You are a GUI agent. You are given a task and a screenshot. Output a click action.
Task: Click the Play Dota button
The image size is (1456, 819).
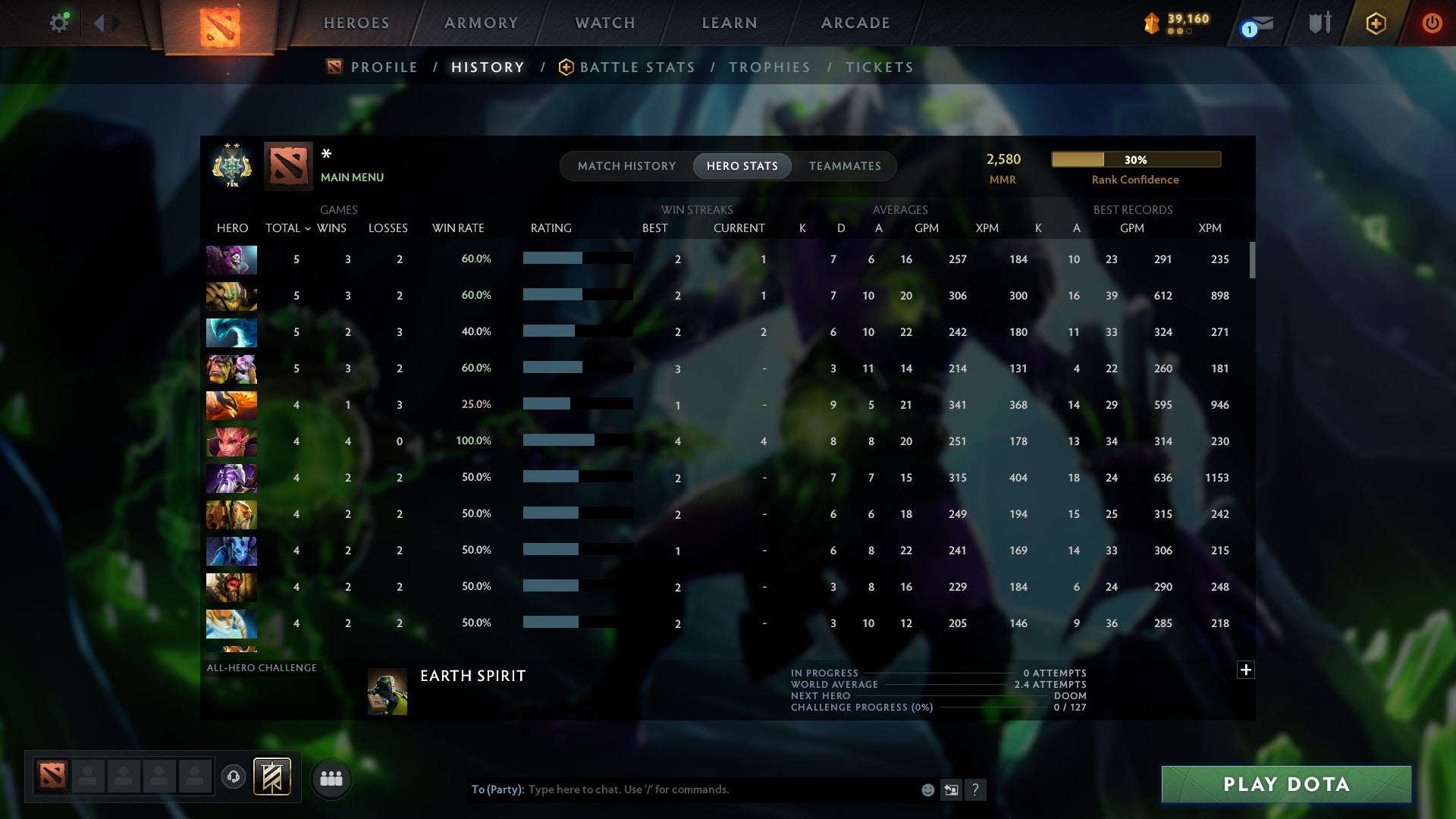point(1285,785)
